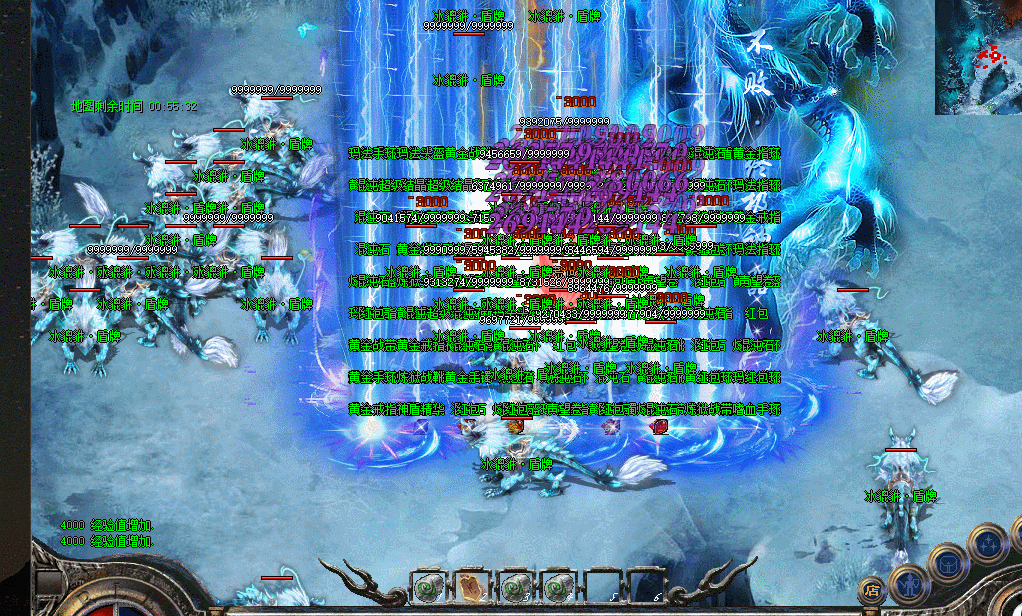Viewport: 1022px width, 616px height.
Task: Click the minimap in the corner
Action: (x=978, y=57)
